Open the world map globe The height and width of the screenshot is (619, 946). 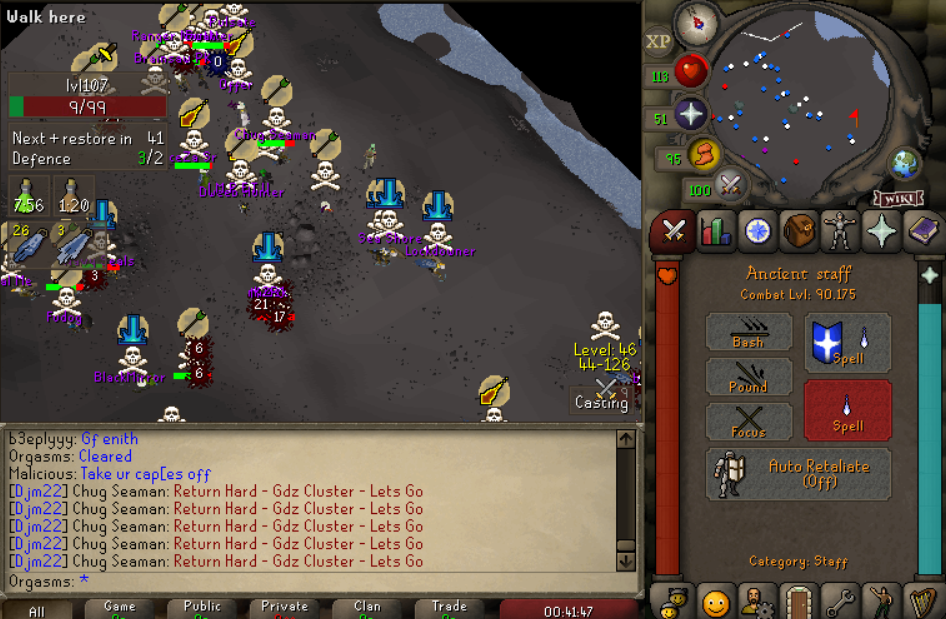point(905,162)
